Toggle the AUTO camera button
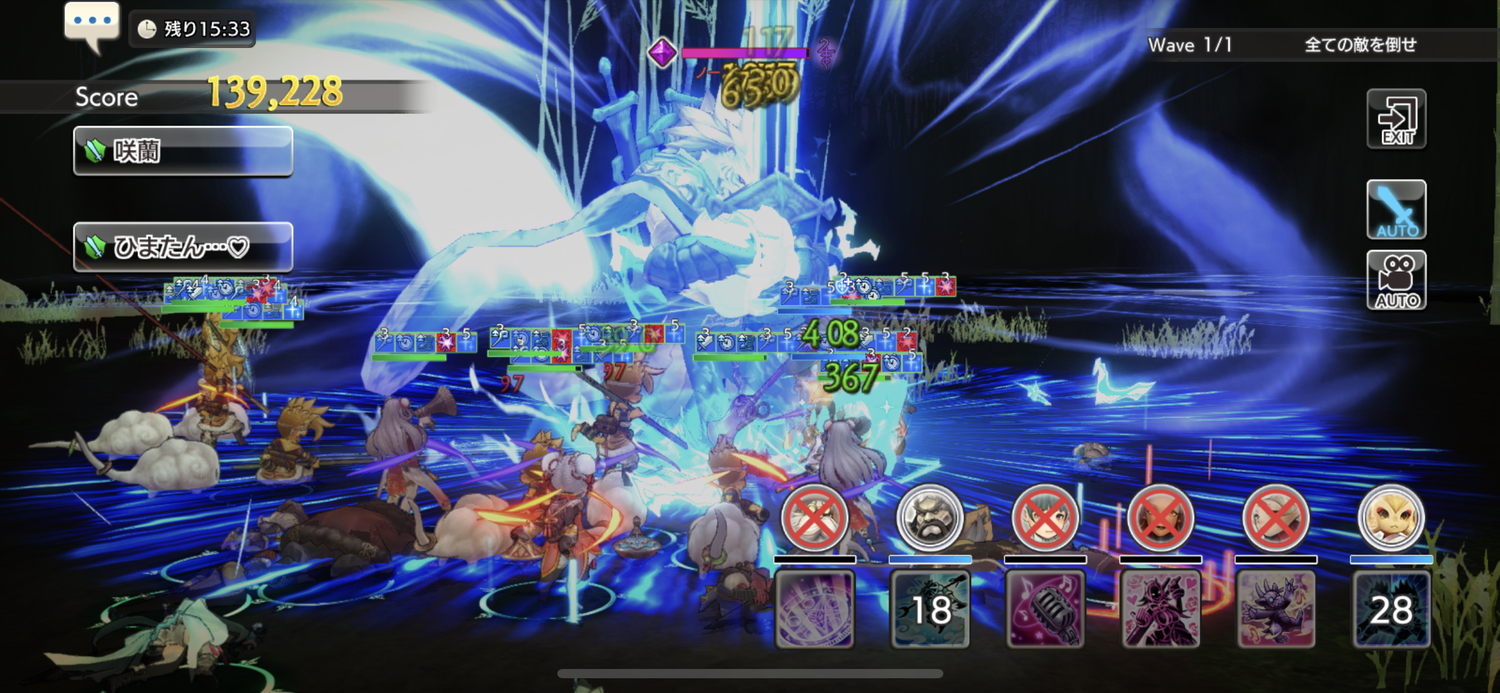 [x=1397, y=280]
